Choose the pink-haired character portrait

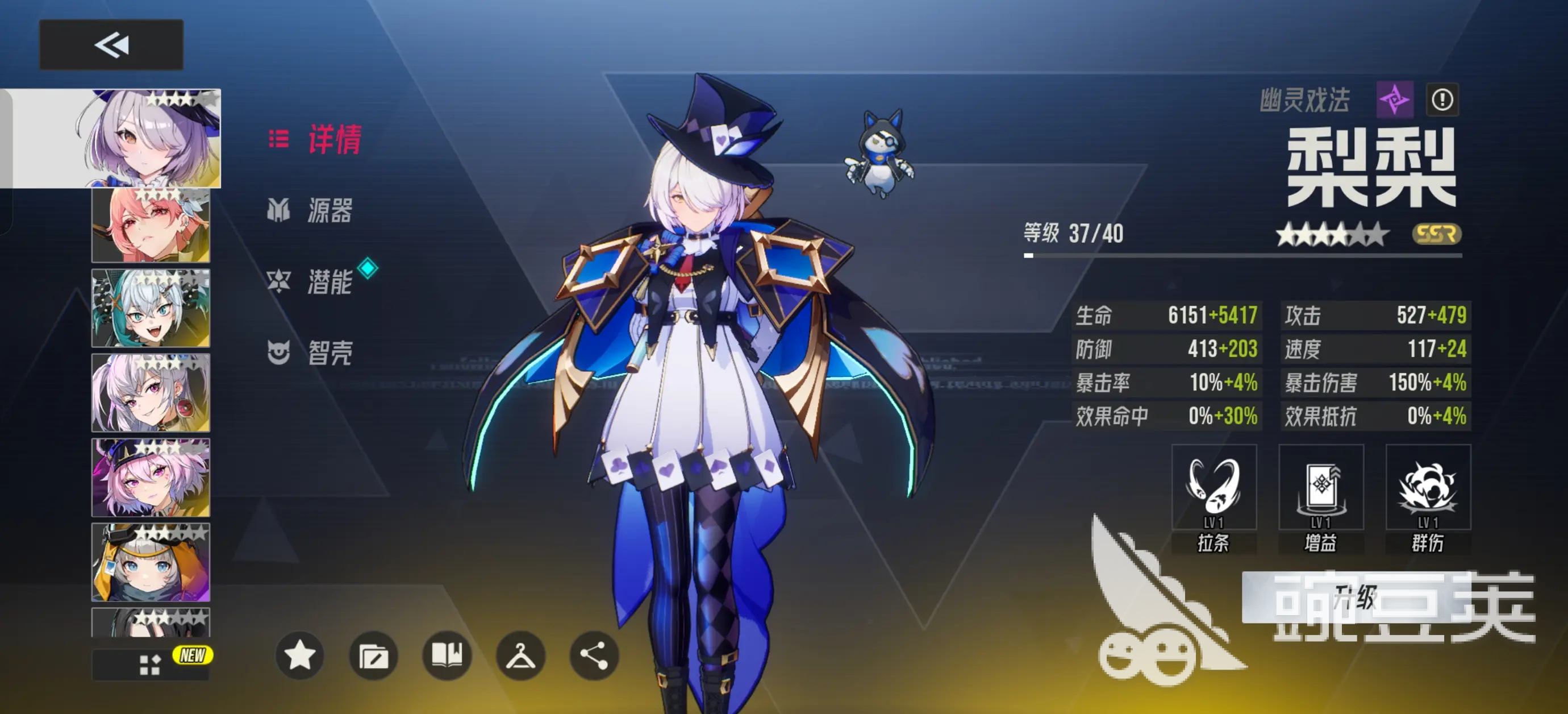pyautogui.click(x=151, y=226)
